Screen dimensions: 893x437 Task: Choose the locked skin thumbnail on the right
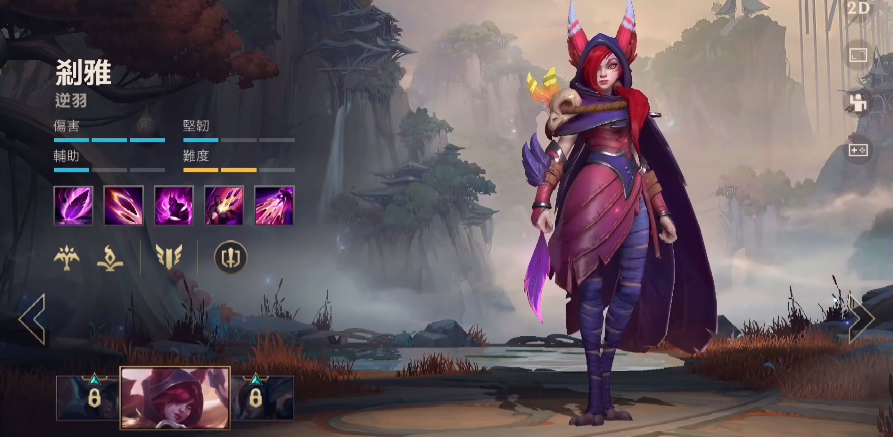(263, 397)
